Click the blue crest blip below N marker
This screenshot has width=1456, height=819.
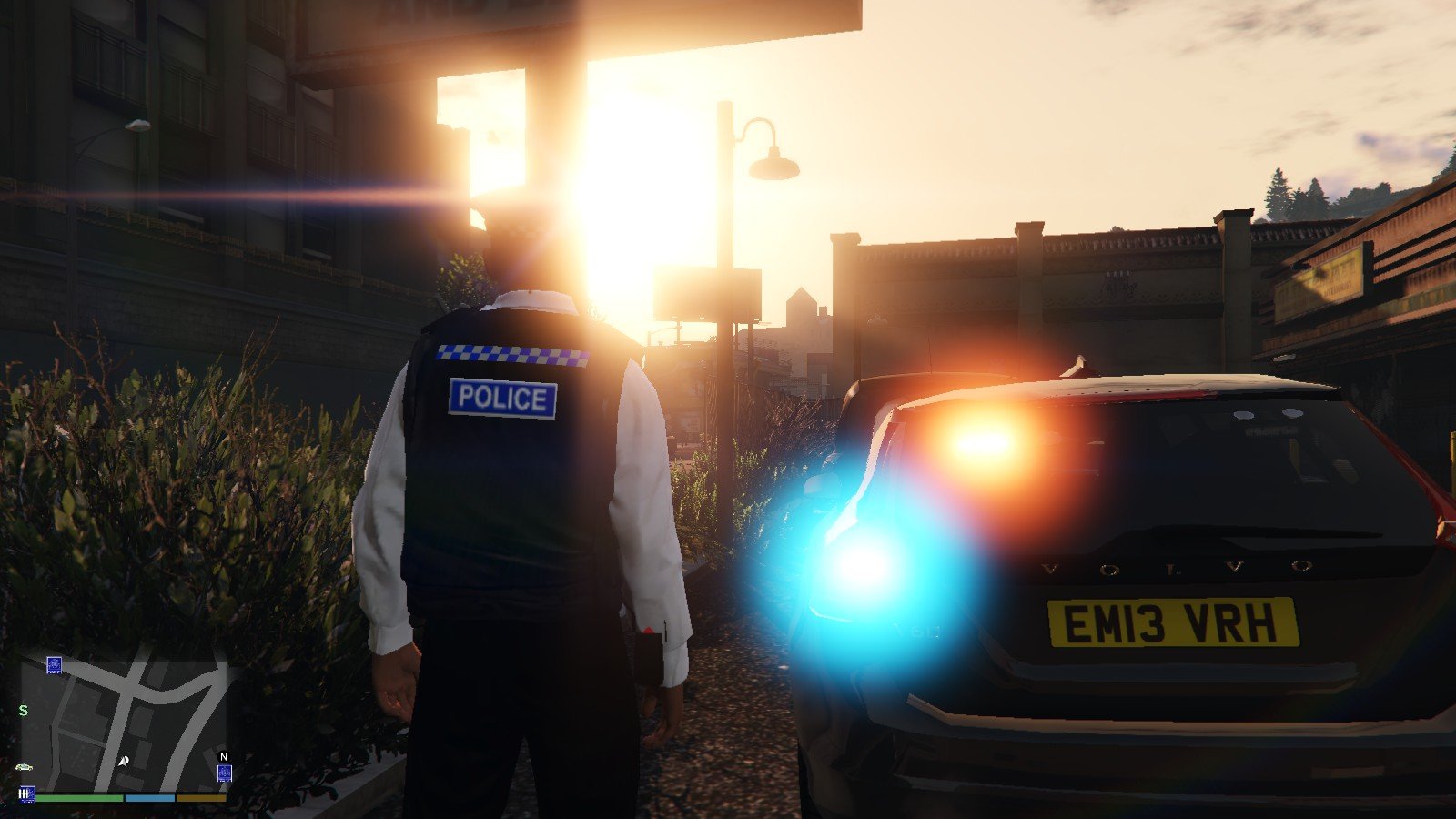click(x=224, y=773)
